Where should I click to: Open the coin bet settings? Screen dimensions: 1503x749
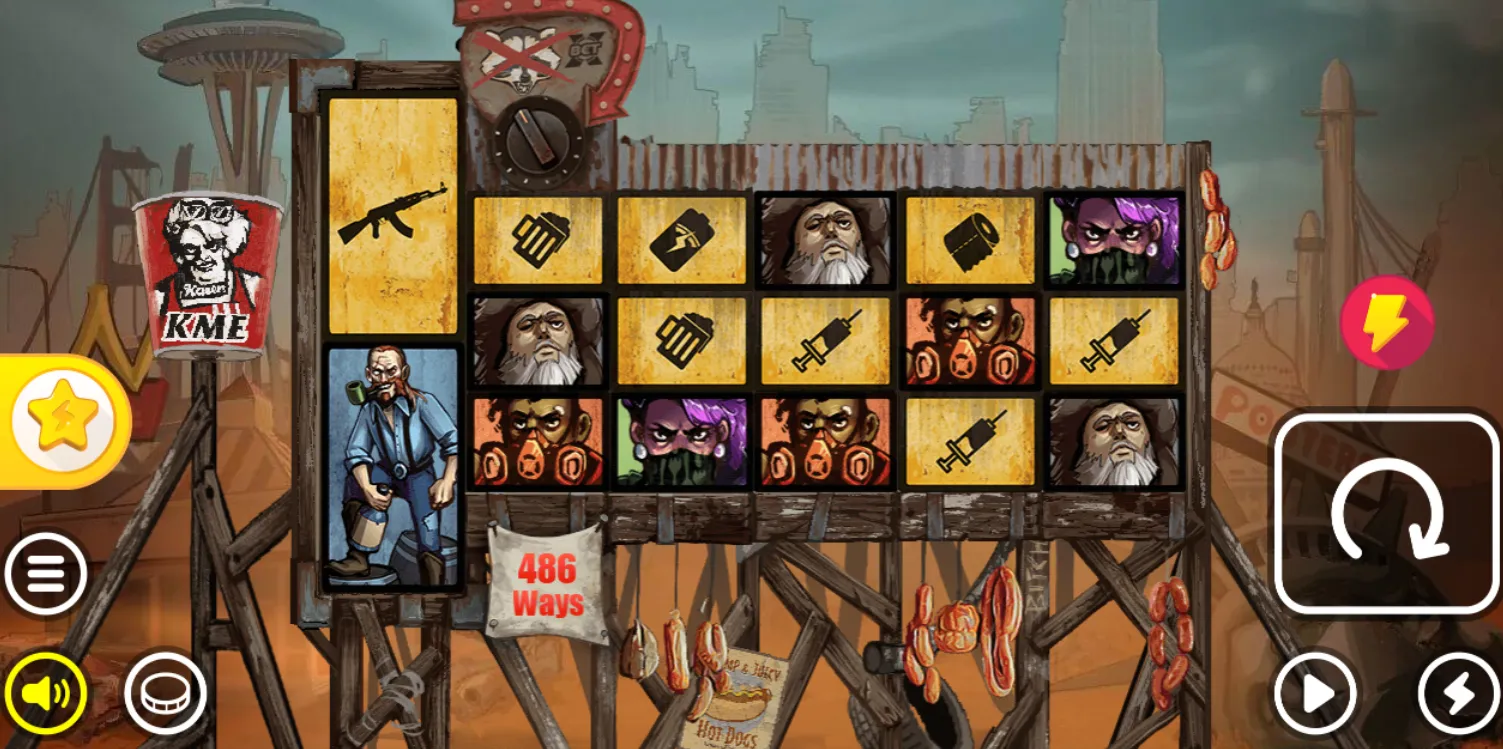click(x=165, y=693)
